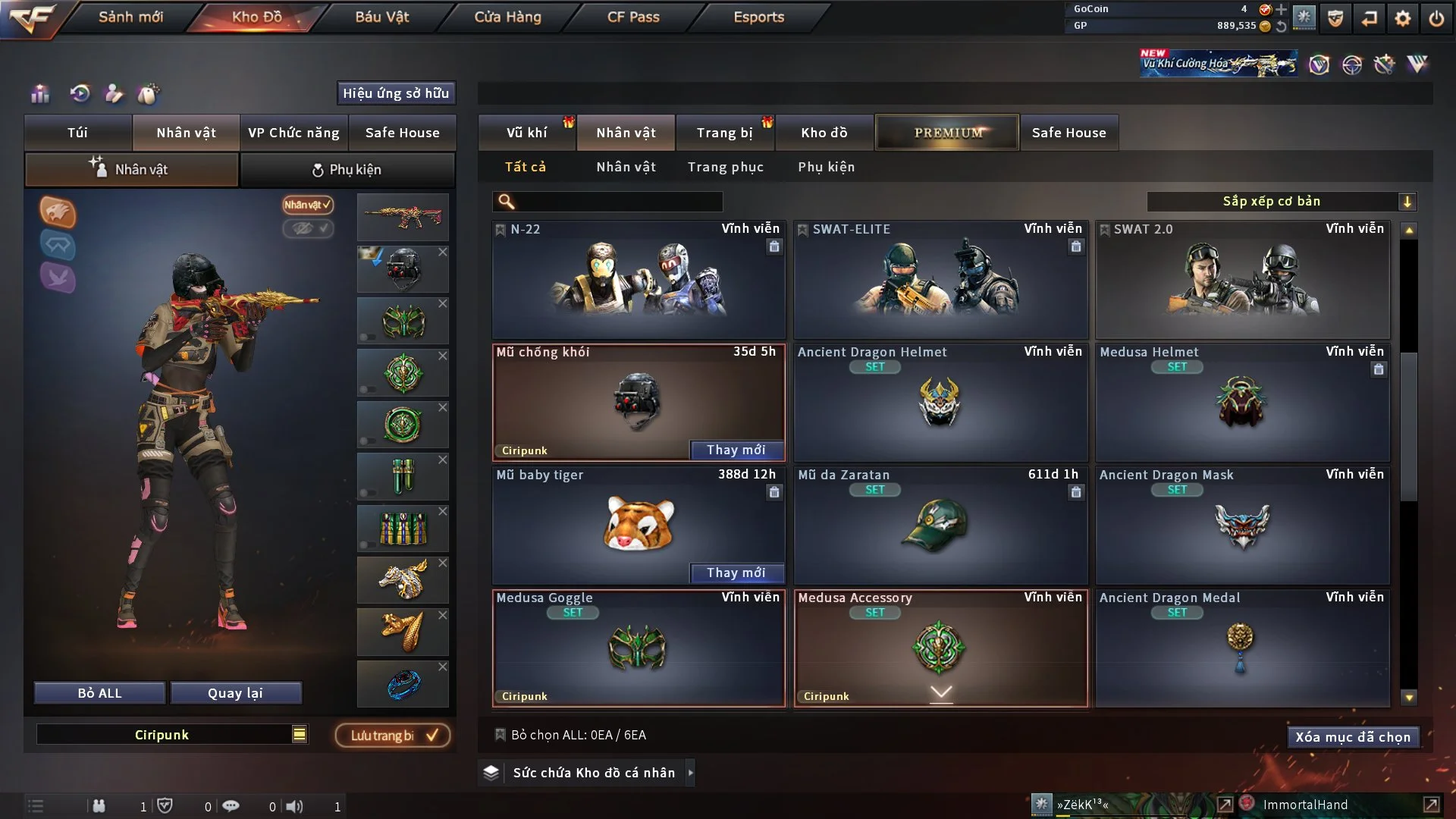Select the PREMIUM inventory tab
Image resolution: width=1456 pixels, height=819 pixels.
[x=947, y=133]
